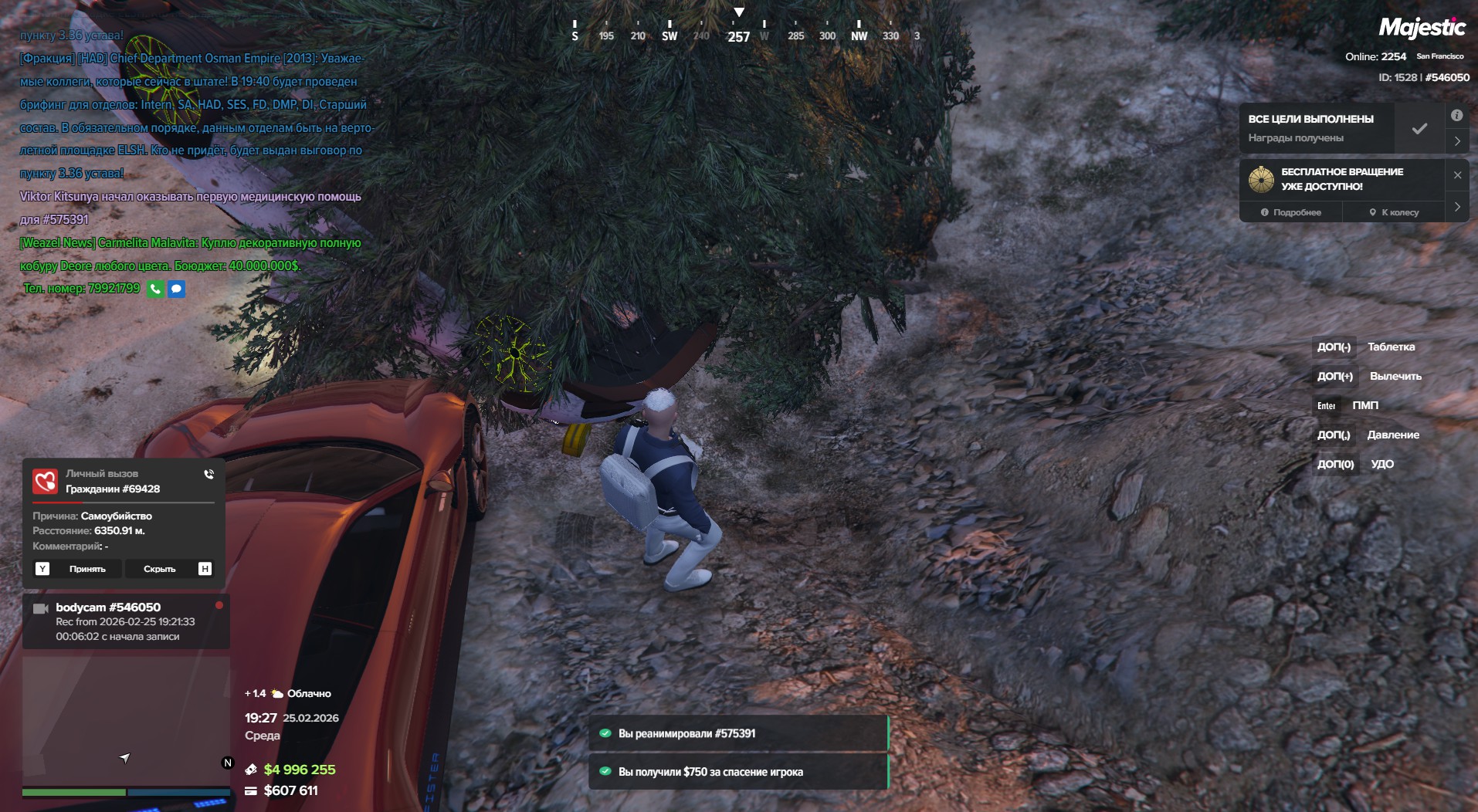Accept the personal call with Принять
Screen dimensions: 1478x812
[87, 569]
